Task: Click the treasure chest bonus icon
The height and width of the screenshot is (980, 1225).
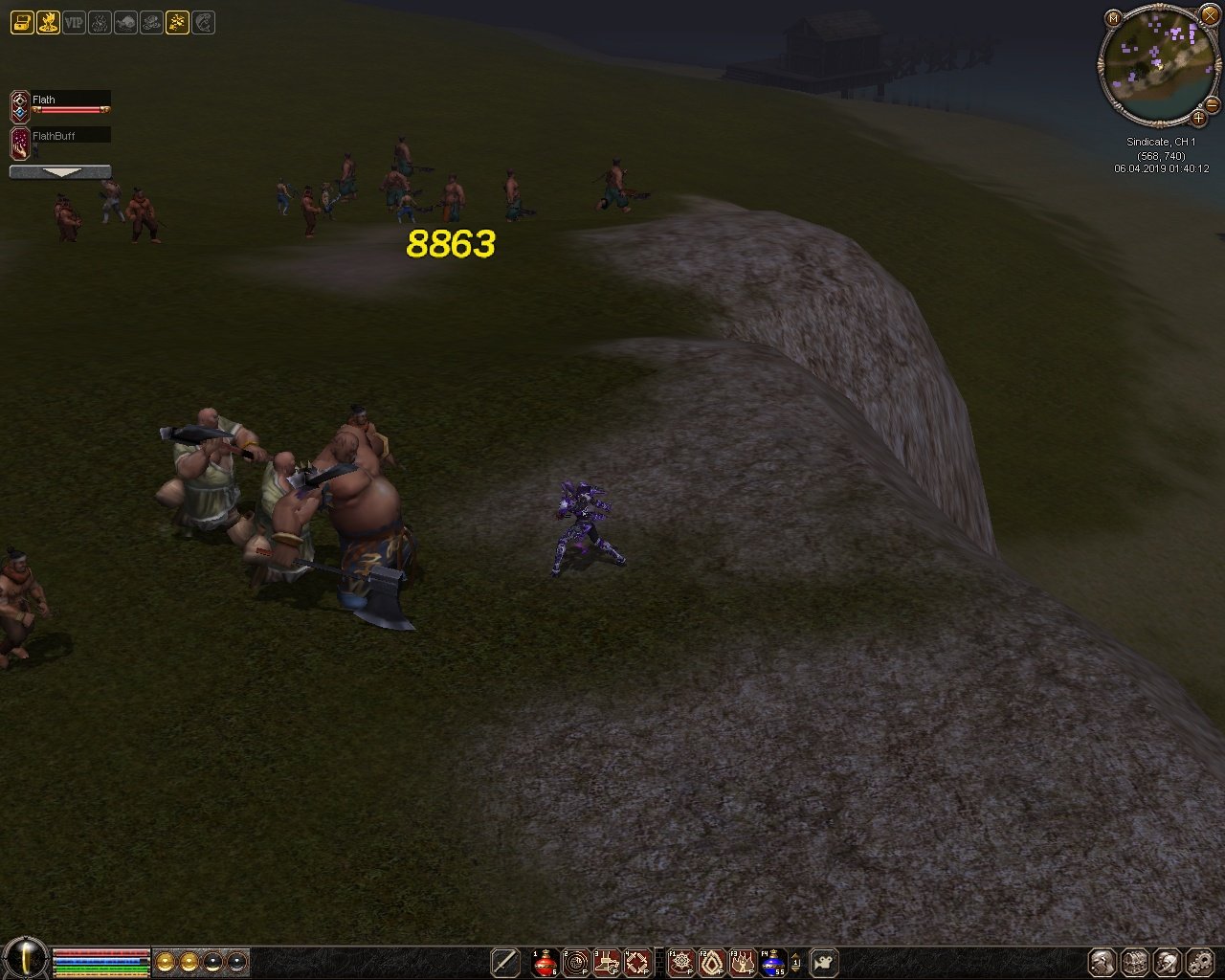Action: coord(22,22)
